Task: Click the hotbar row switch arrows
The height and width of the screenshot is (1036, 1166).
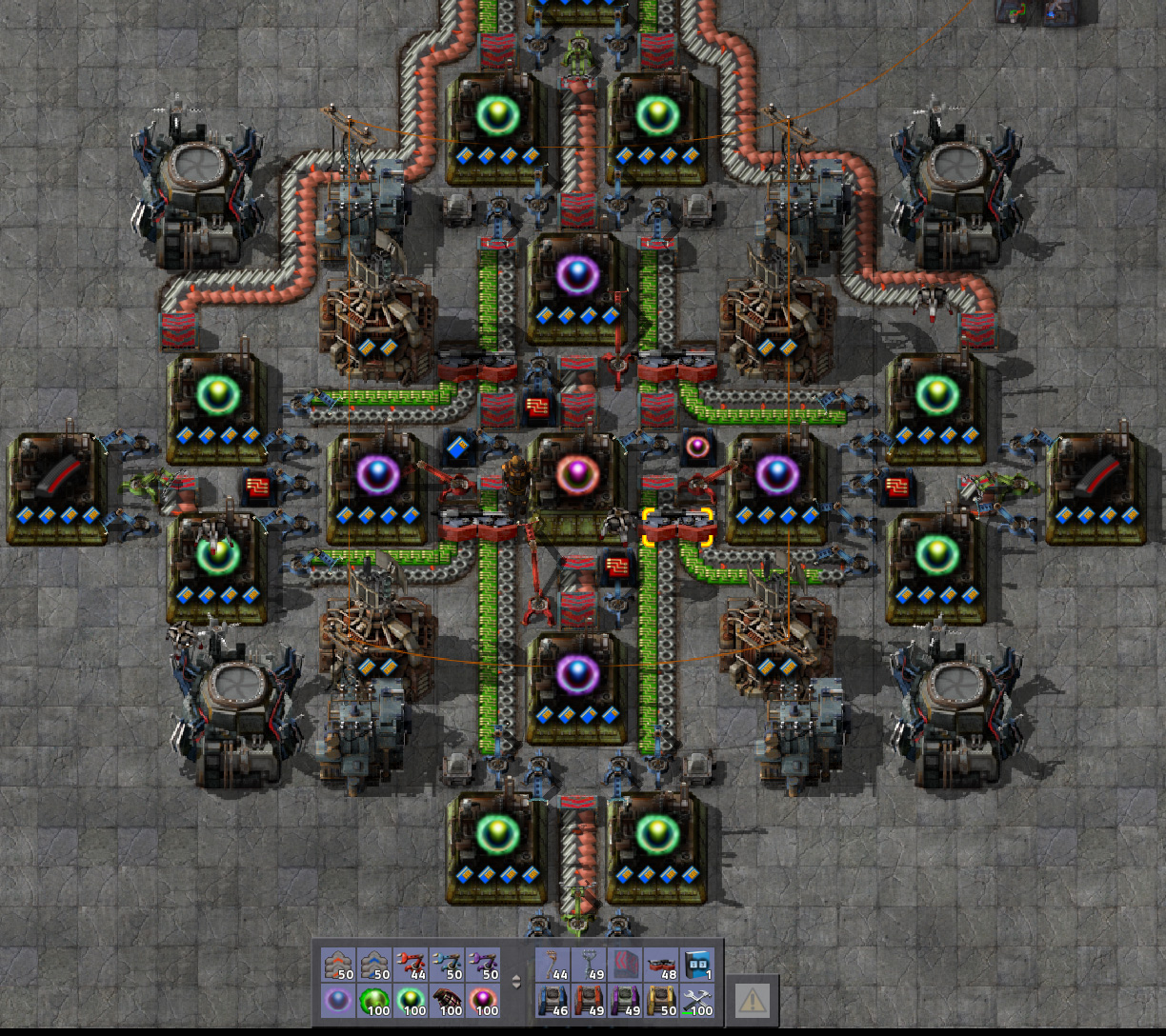Action: pyautogui.click(x=517, y=983)
